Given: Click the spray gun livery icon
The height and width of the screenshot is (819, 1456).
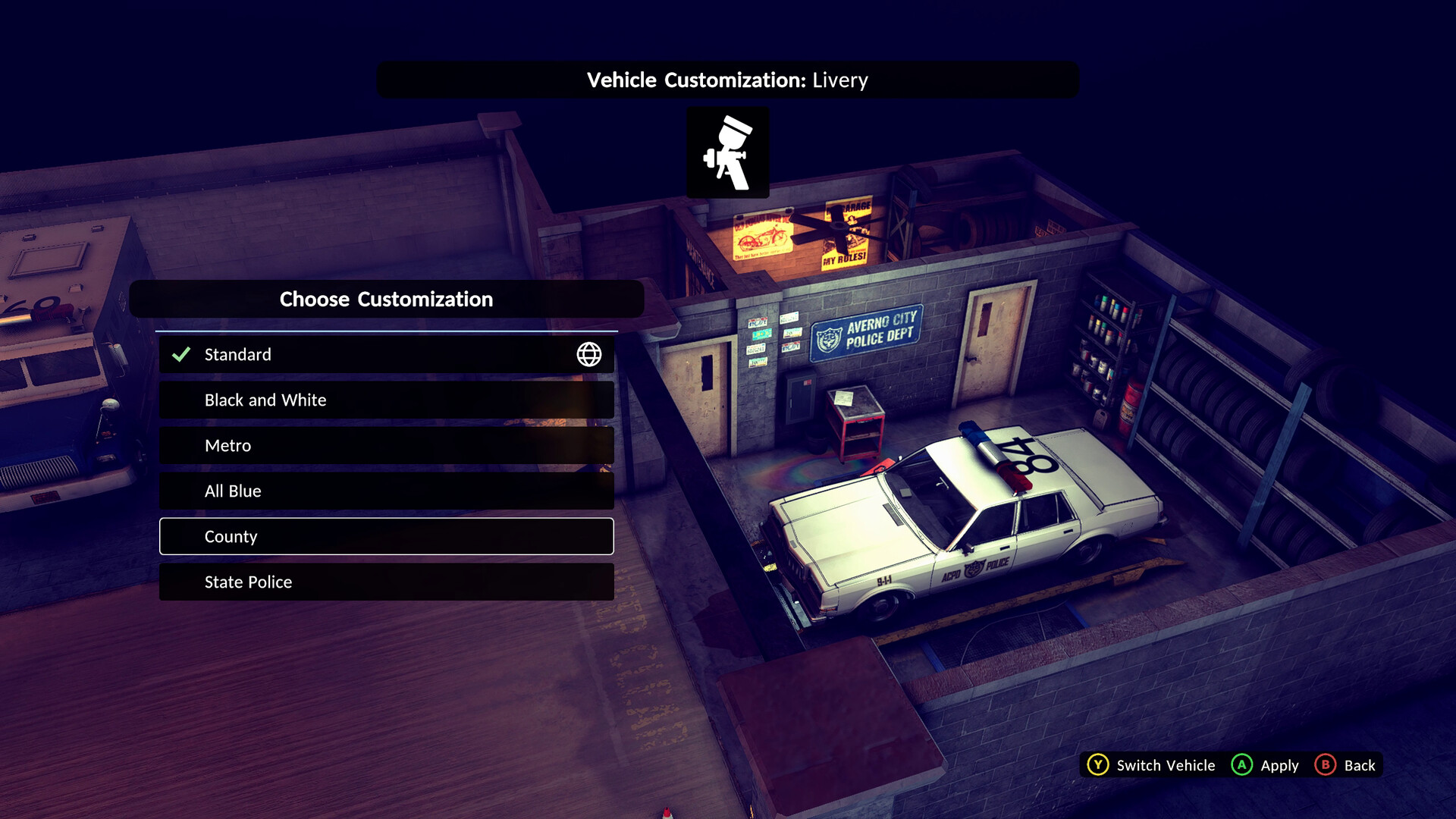Looking at the screenshot, I should point(727,152).
